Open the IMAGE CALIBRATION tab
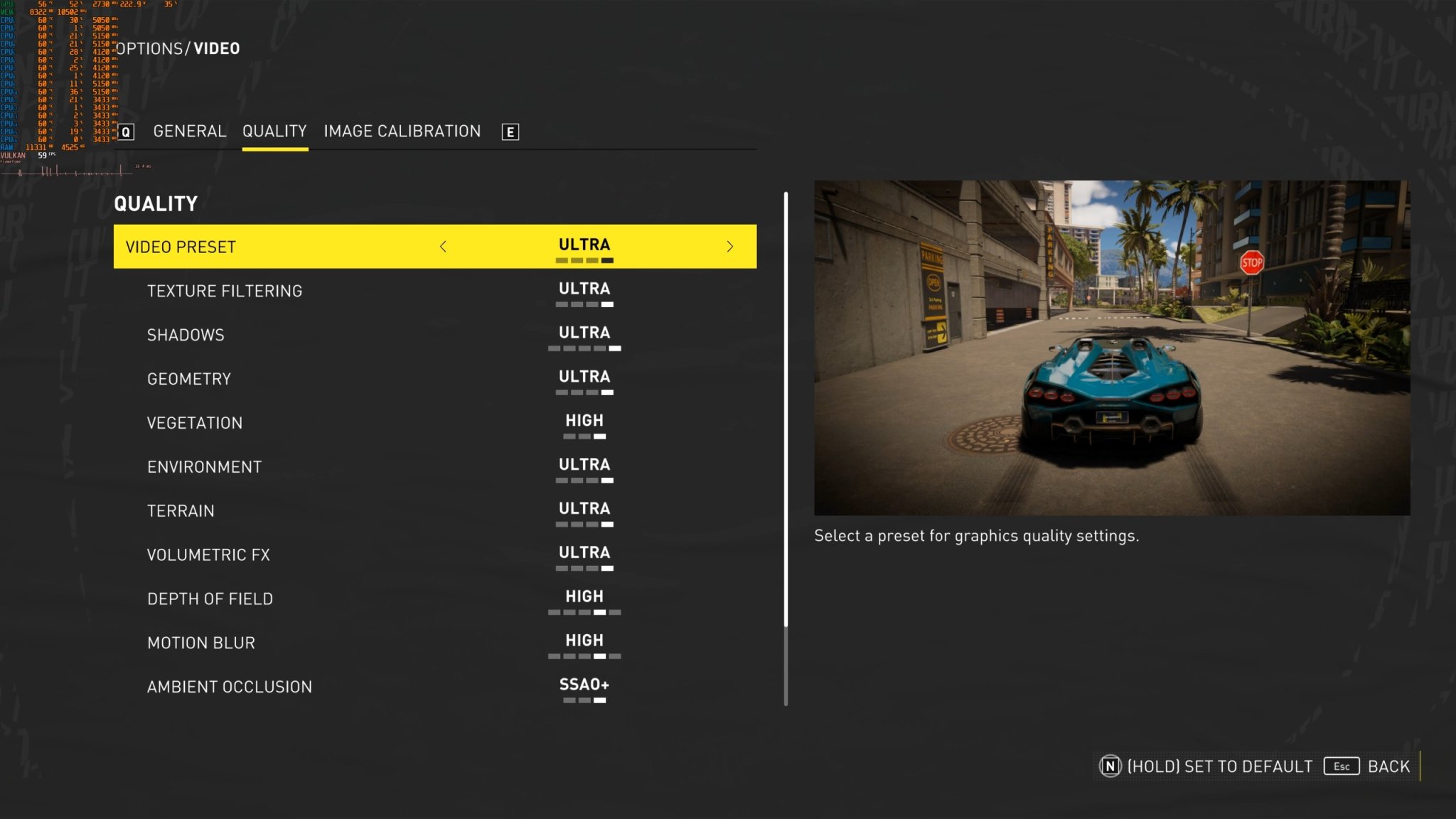The height and width of the screenshot is (819, 1456). coord(402,131)
